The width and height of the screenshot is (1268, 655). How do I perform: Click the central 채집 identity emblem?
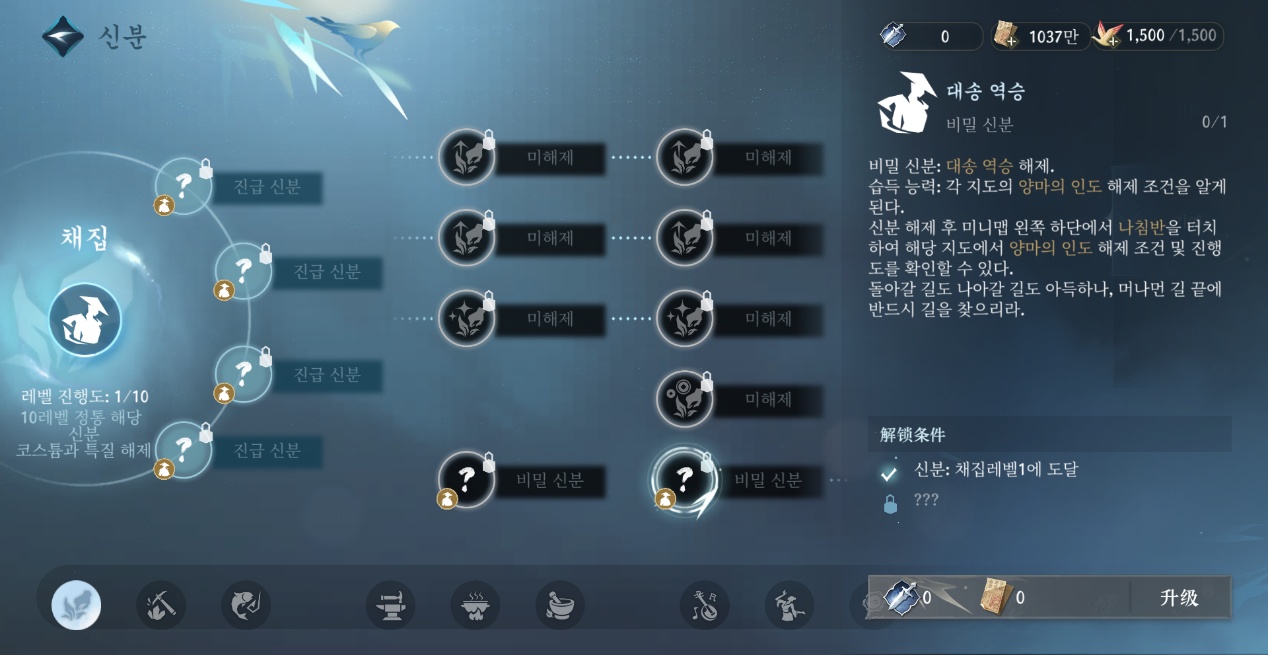click(x=85, y=320)
